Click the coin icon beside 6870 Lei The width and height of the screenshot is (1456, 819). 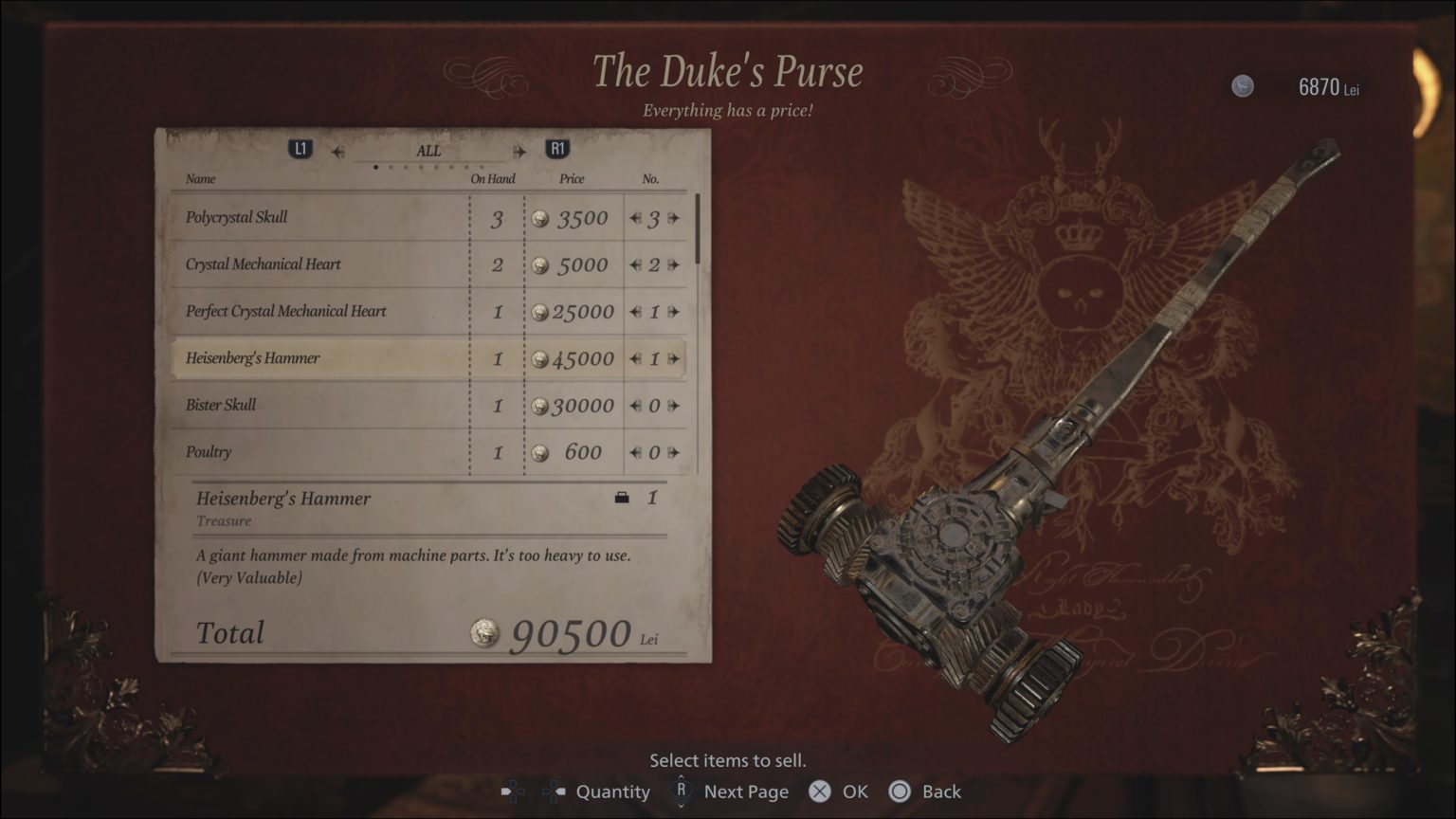point(1242,85)
